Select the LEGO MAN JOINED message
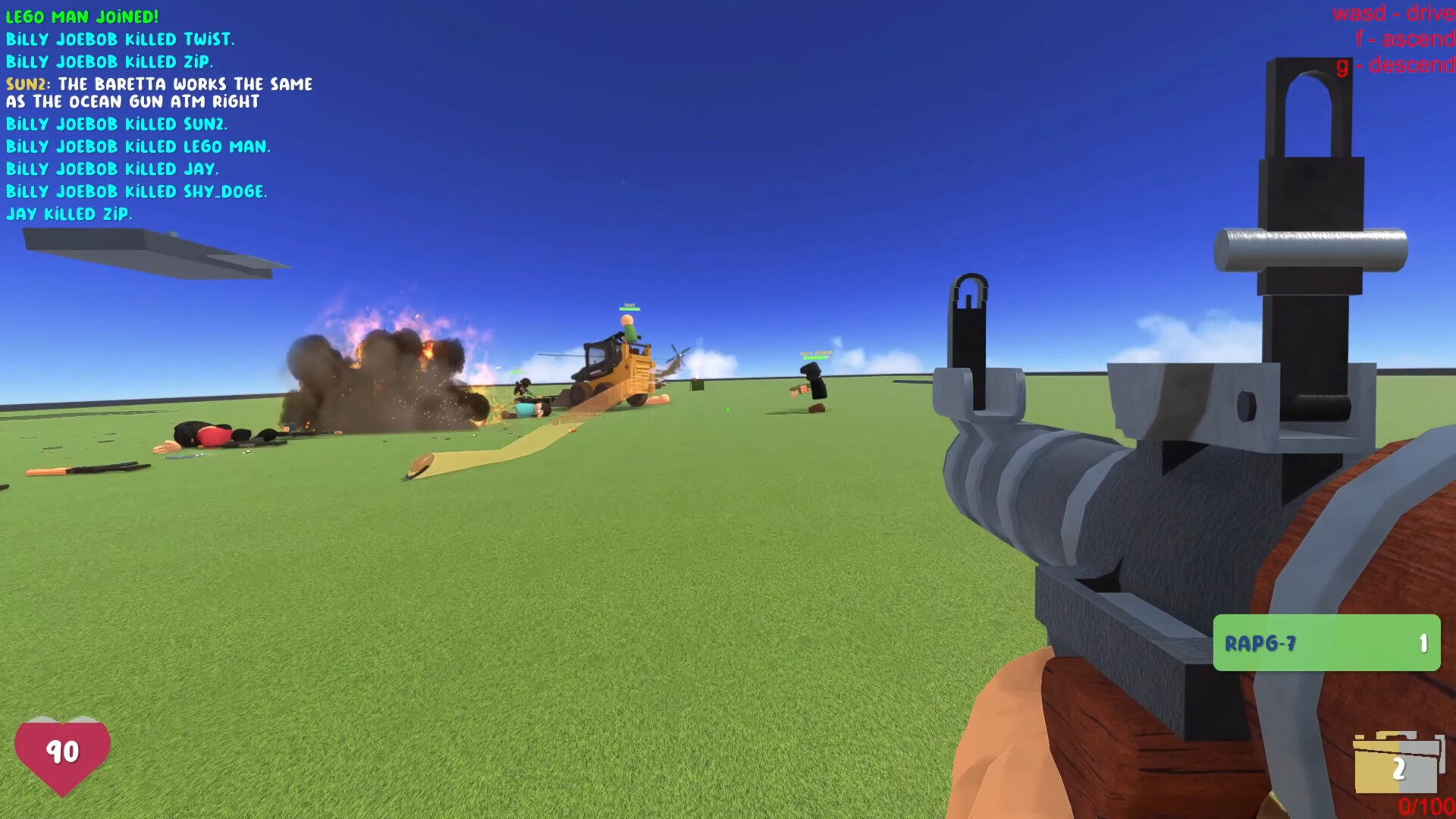 pyautogui.click(x=82, y=16)
